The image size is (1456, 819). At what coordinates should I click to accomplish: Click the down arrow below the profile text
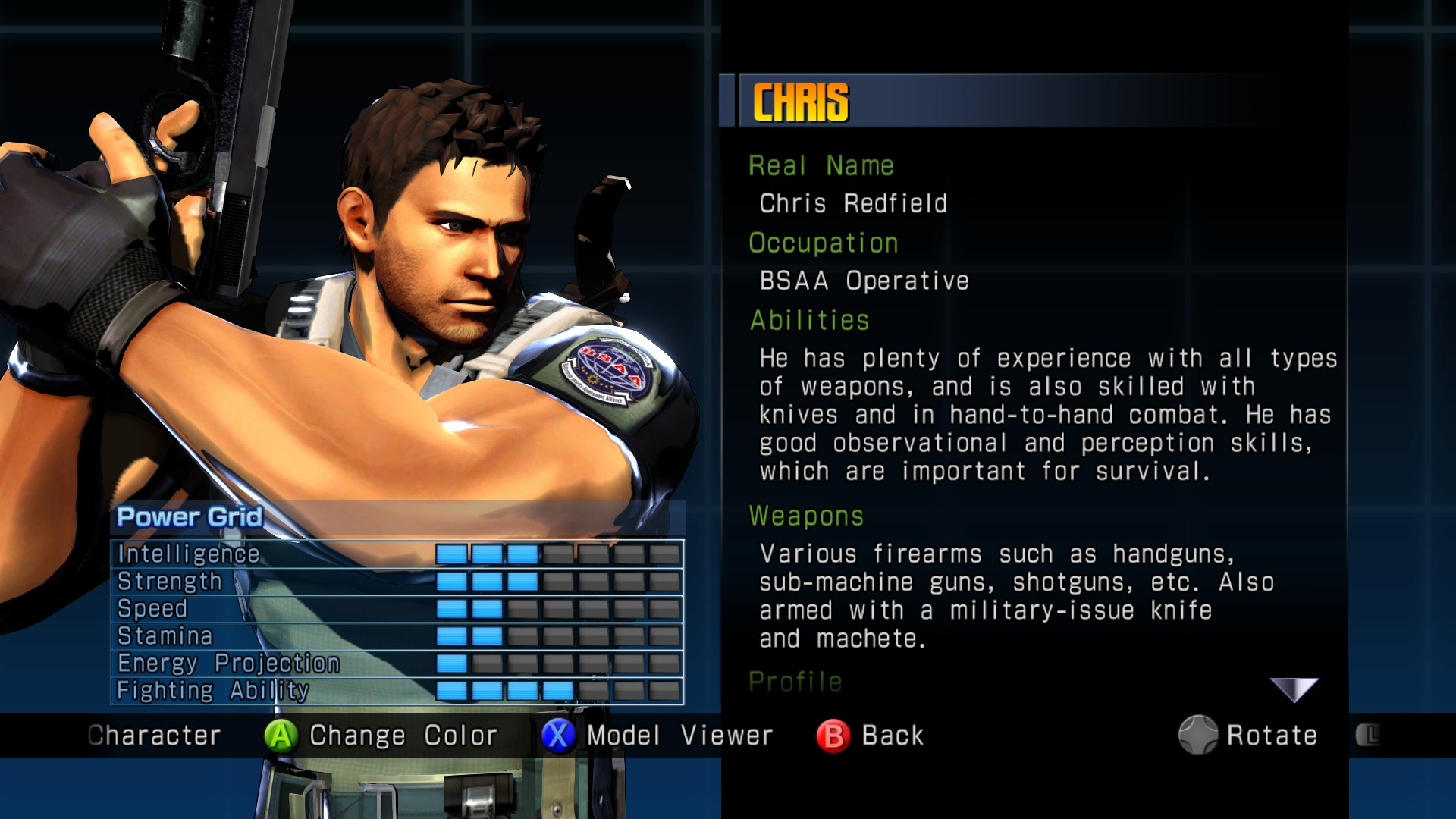(1294, 689)
